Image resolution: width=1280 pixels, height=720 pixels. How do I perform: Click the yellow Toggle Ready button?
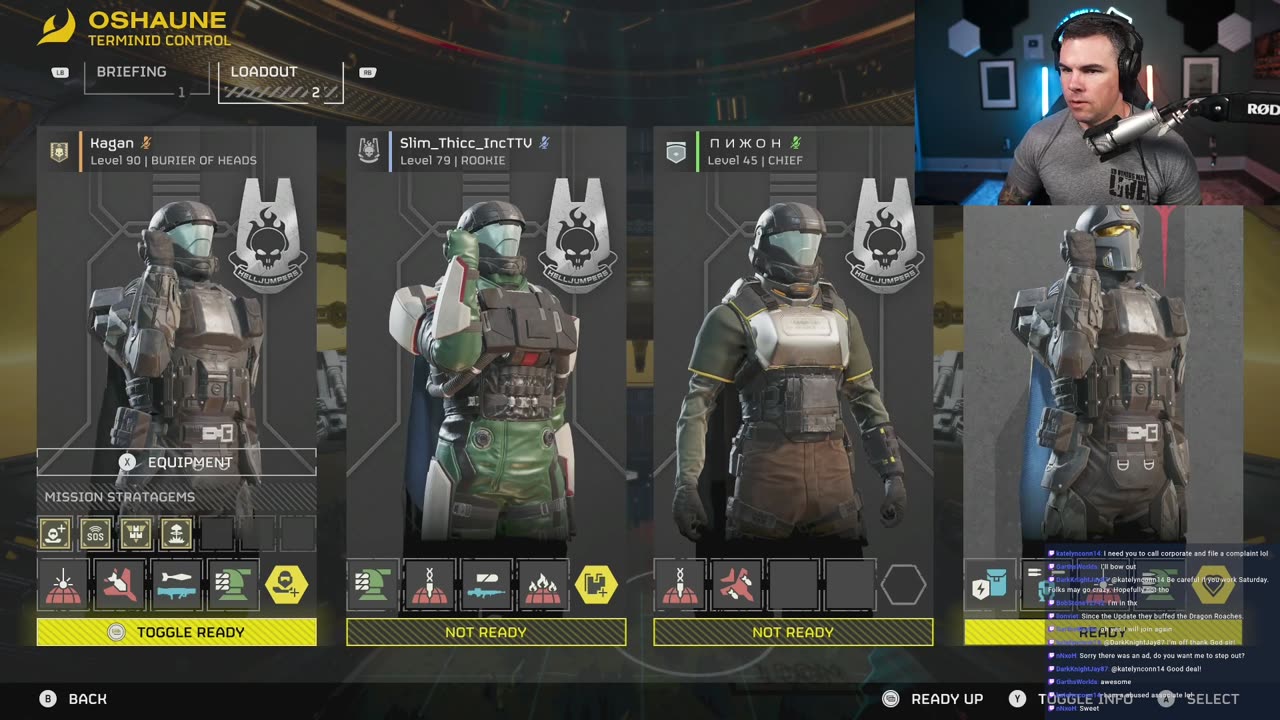[x=177, y=632]
